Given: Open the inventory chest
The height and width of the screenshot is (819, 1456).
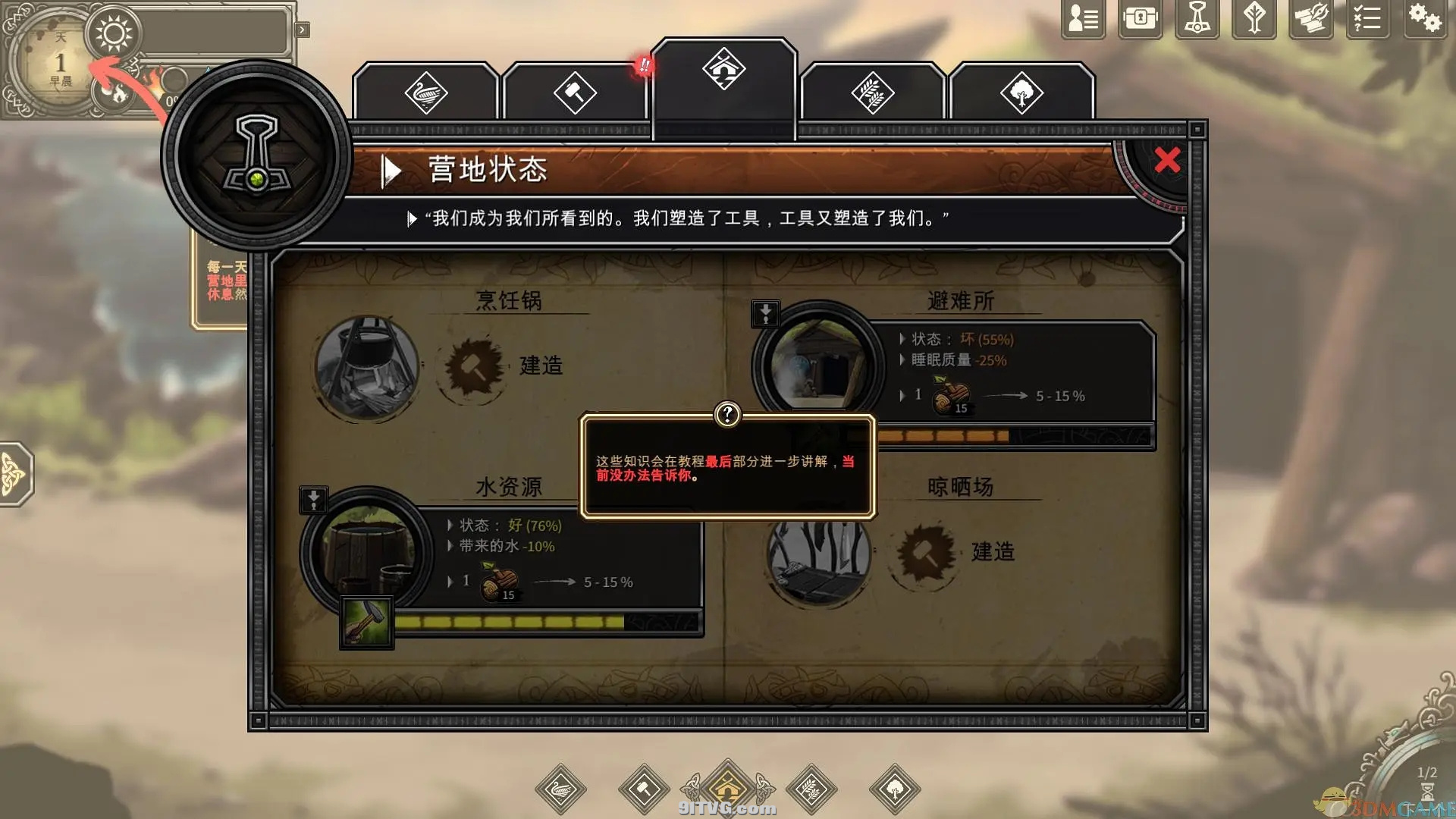Looking at the screenshot, I should [x=1139, y=19].
